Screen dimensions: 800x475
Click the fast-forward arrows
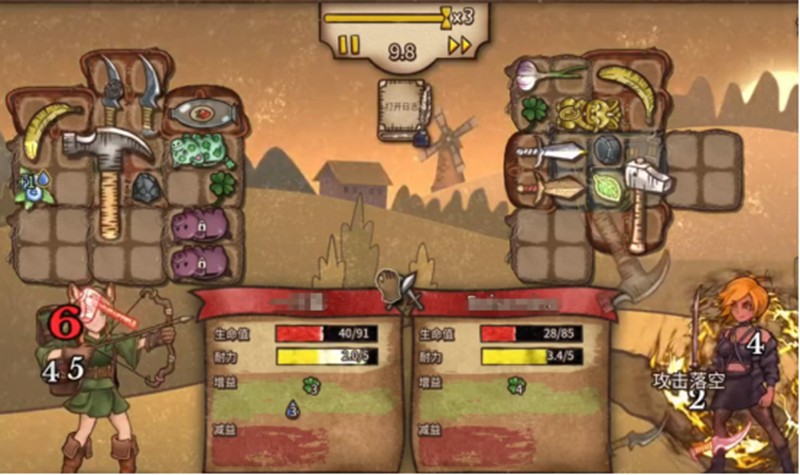point(459,45)
